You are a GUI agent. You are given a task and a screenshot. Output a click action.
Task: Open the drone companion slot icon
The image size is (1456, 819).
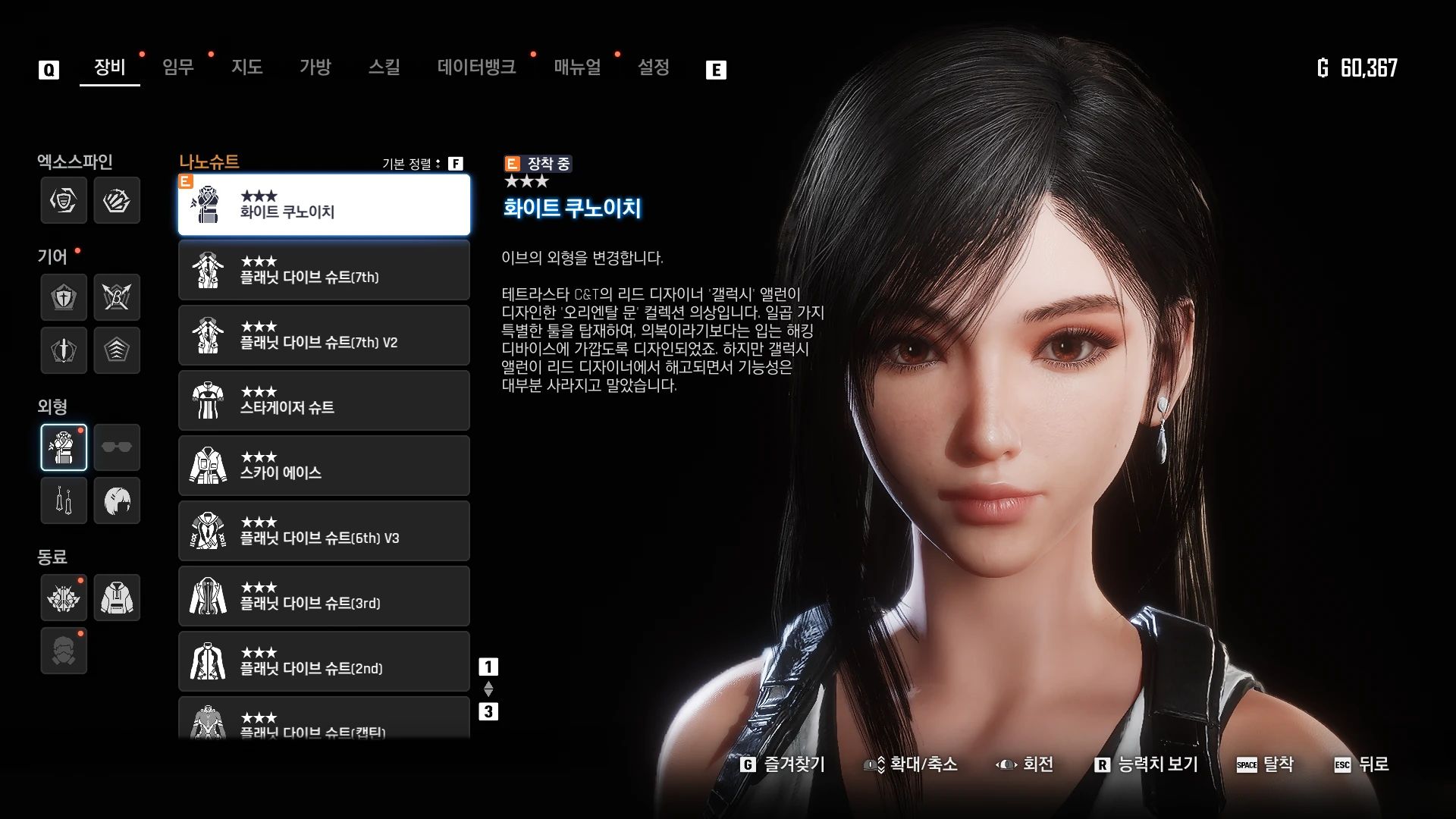pos(64,598)
